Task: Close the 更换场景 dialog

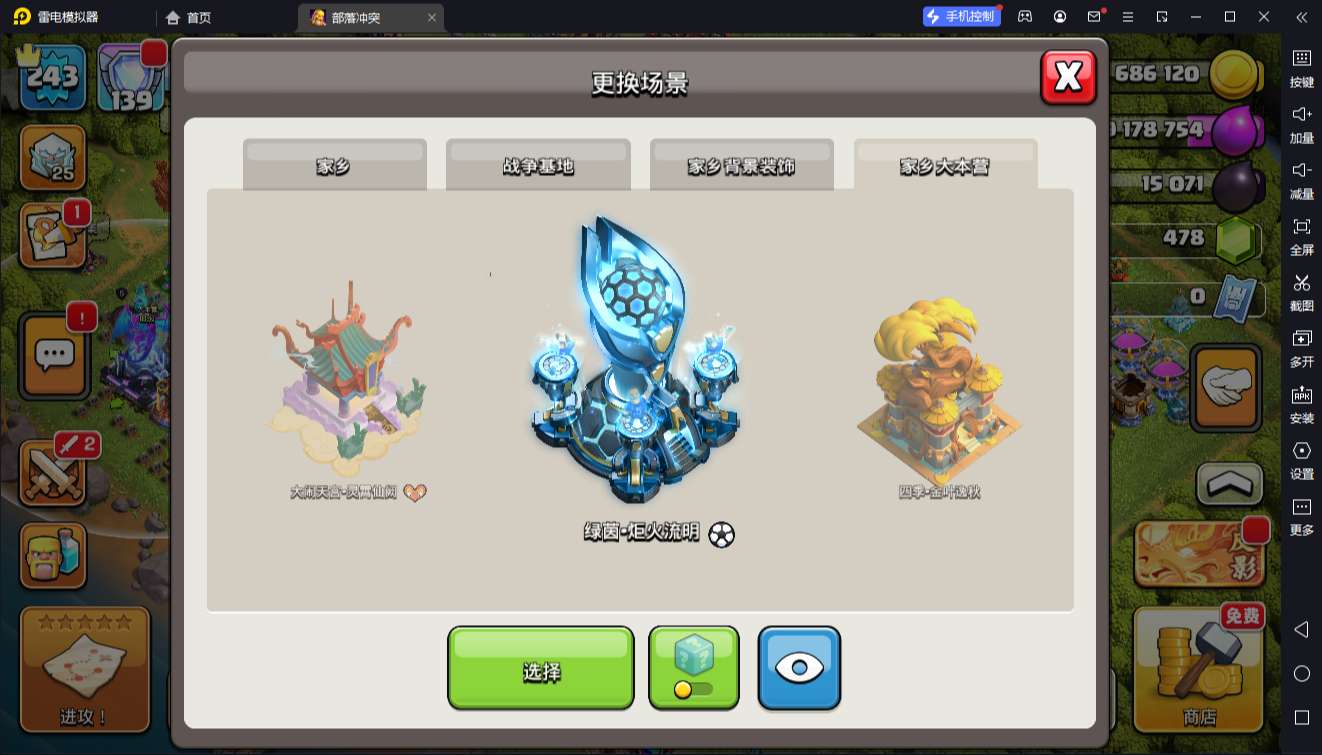Action: tap(1068, 77)
